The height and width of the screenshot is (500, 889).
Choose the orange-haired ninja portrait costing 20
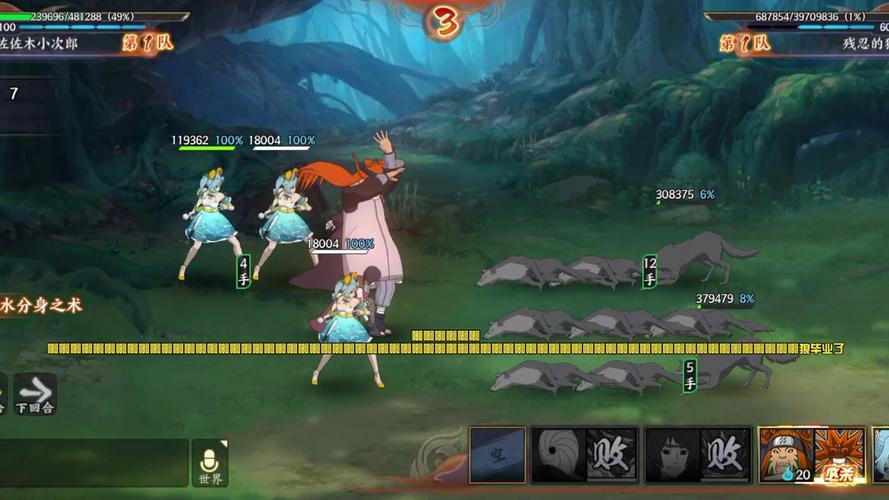786,455
